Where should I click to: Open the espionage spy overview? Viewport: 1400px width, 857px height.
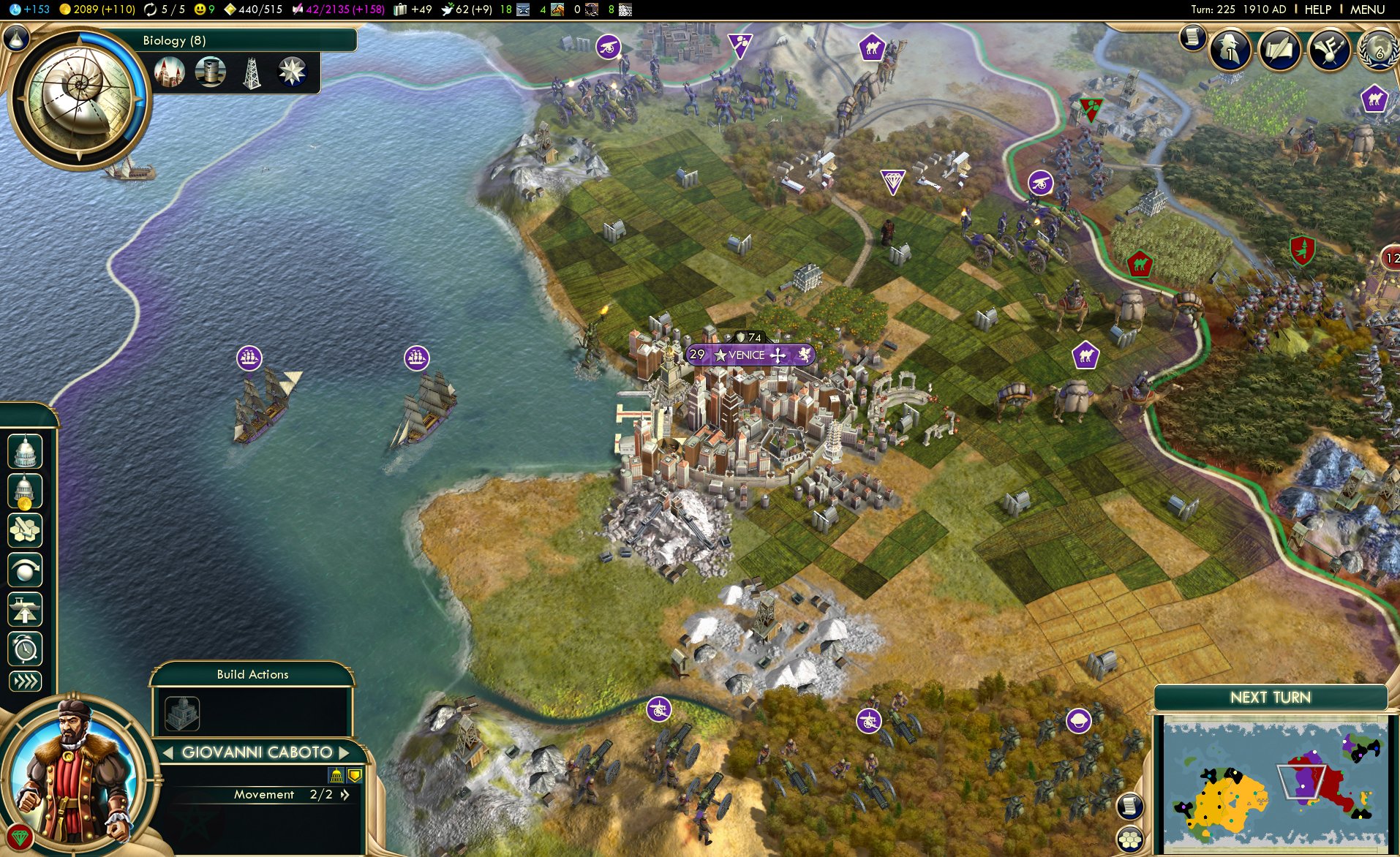(1230, 50)
